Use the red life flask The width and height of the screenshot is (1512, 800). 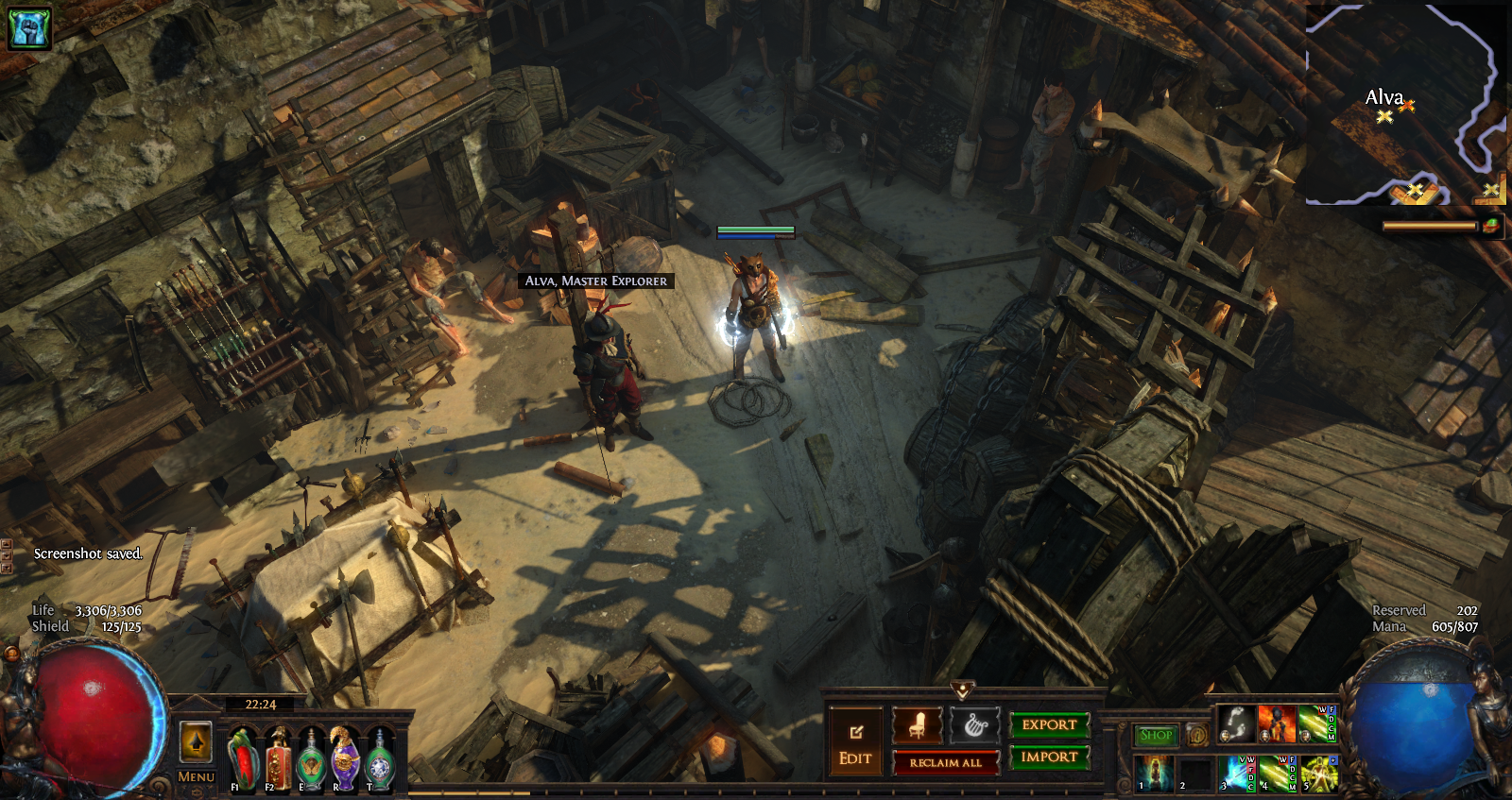pos(243,758)
